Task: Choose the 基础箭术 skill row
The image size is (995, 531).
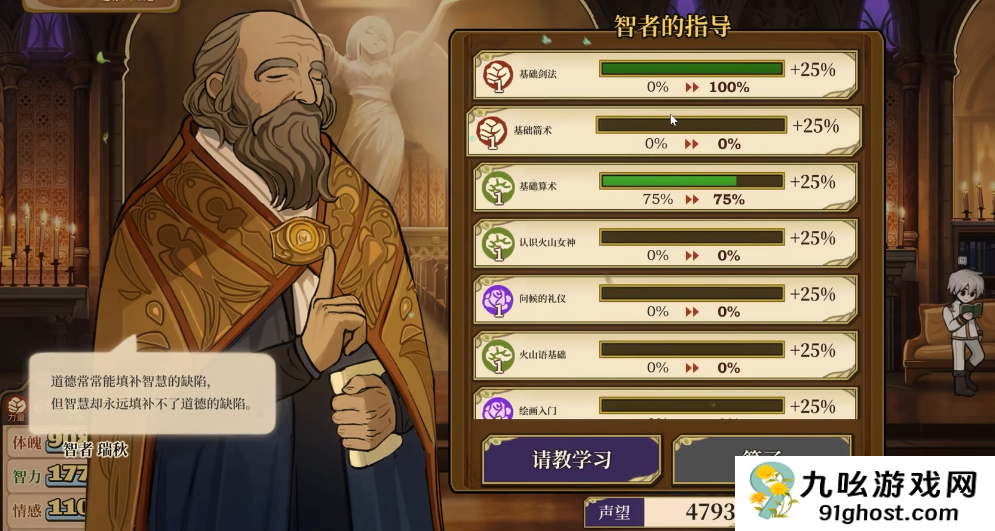Action: (663, 132)
